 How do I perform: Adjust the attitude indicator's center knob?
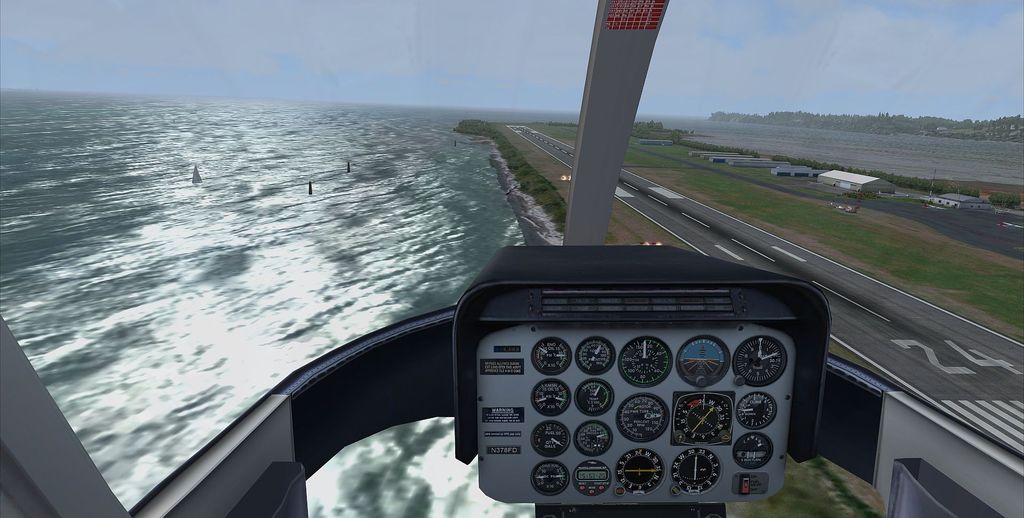(x=703, y=379)
